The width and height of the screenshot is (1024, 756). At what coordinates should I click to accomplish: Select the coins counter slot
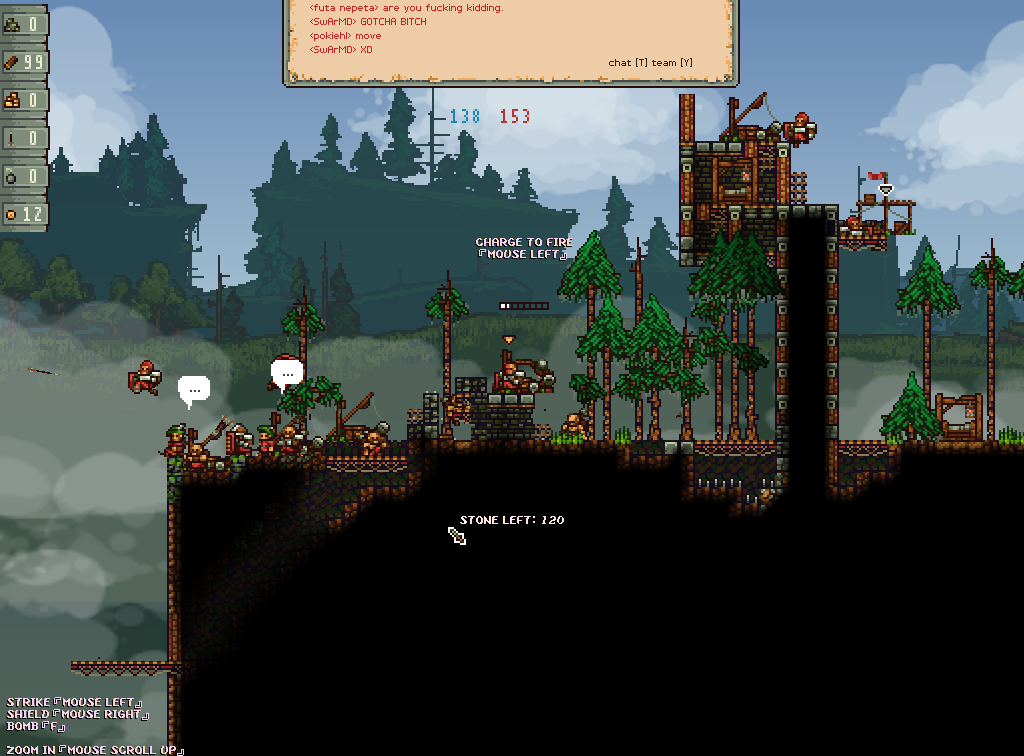[24, 214]
